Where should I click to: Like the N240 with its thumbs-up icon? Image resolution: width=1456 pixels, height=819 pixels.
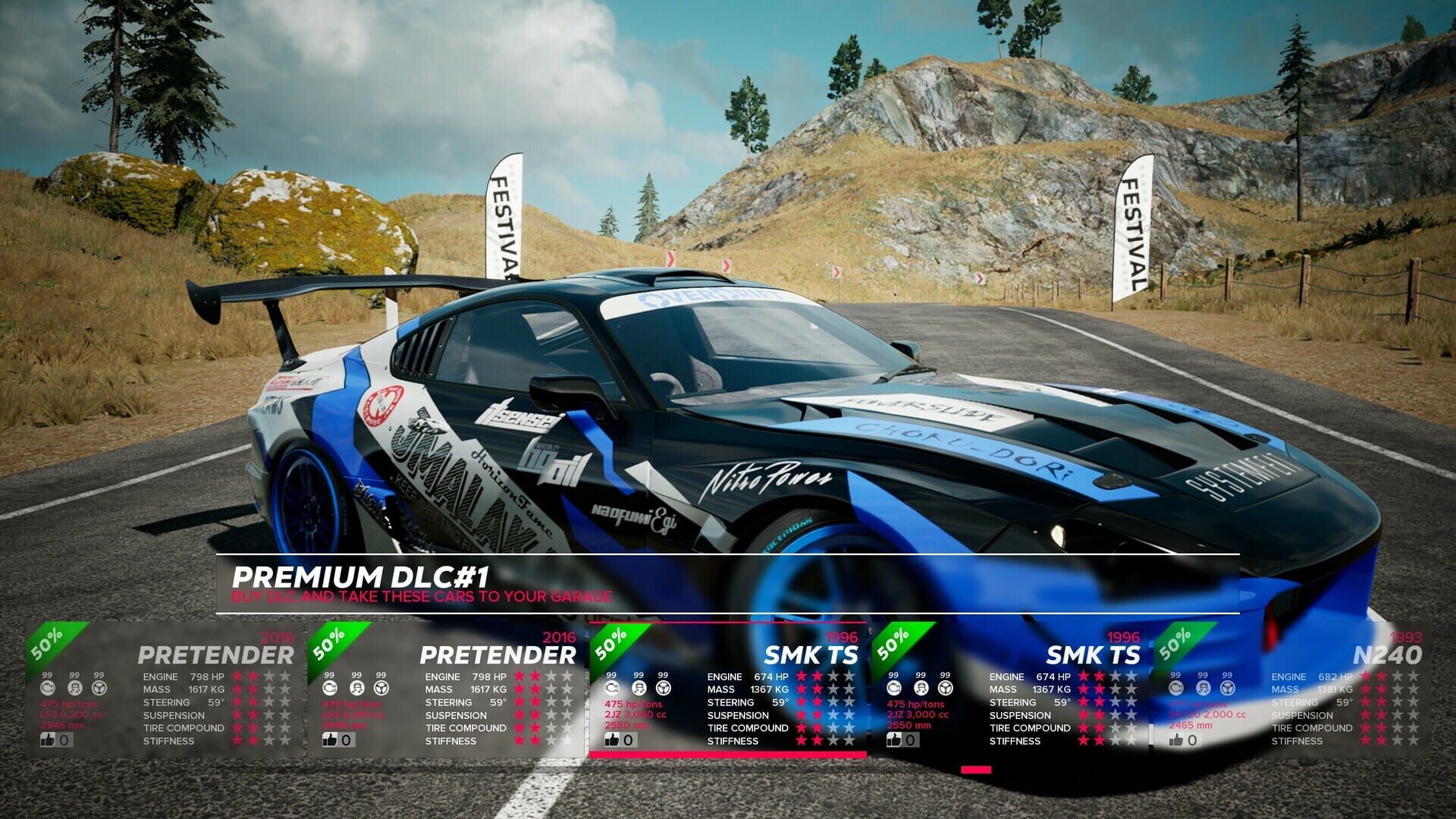coord(1176,739)
